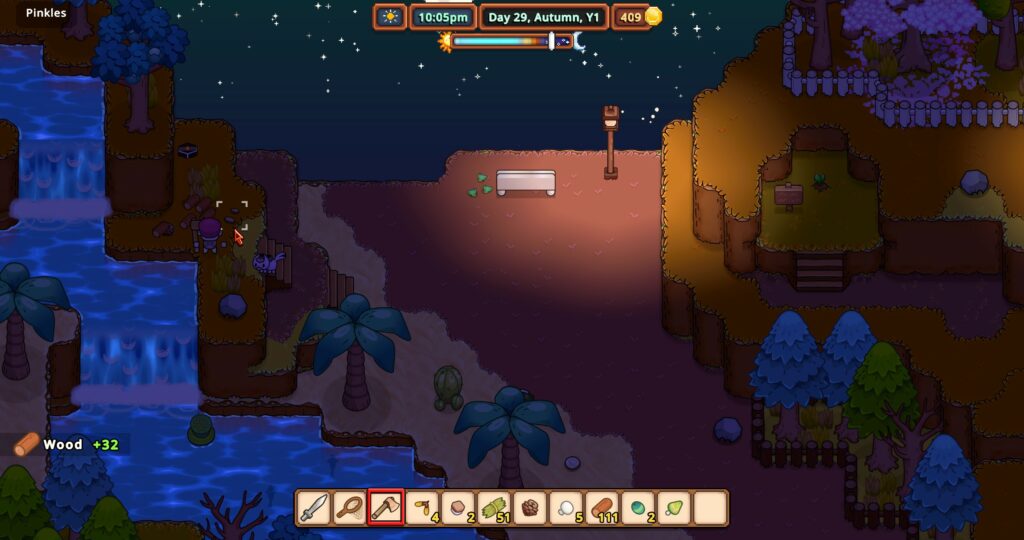Select the sword in the hotbar

tap(314, 508)
